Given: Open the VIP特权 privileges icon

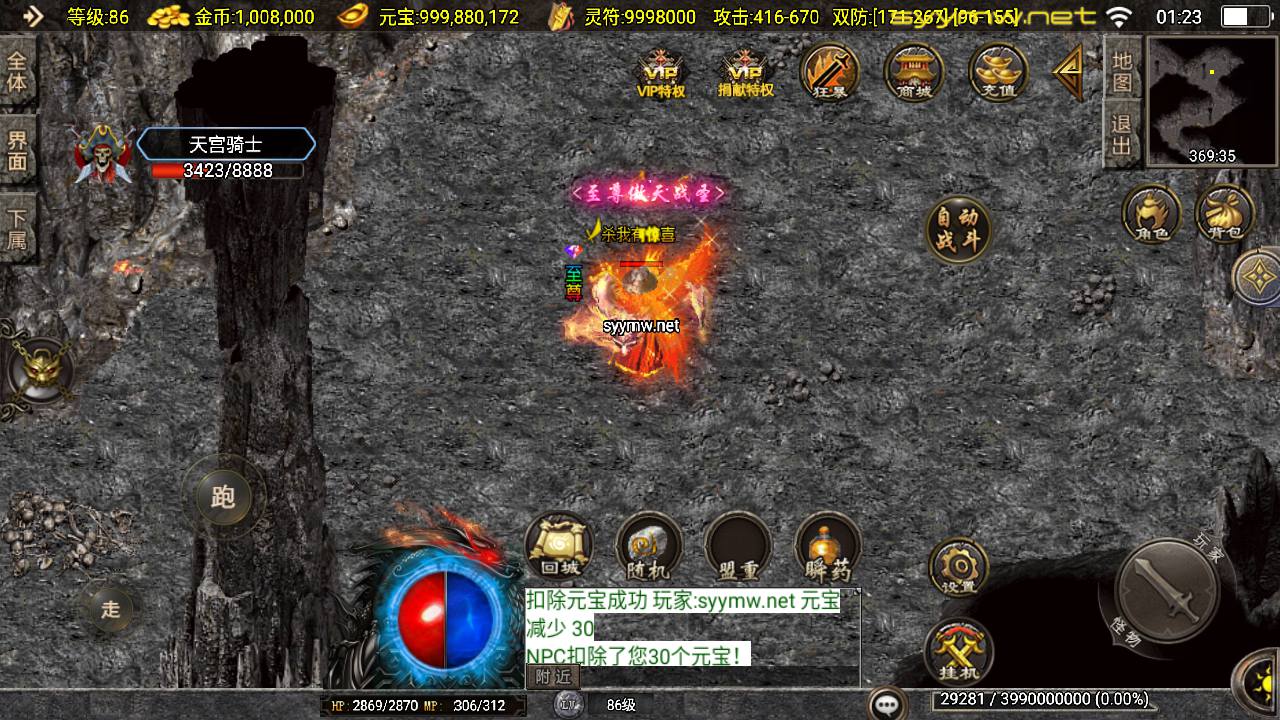Looking at the screenshot, I should point(661,72).
